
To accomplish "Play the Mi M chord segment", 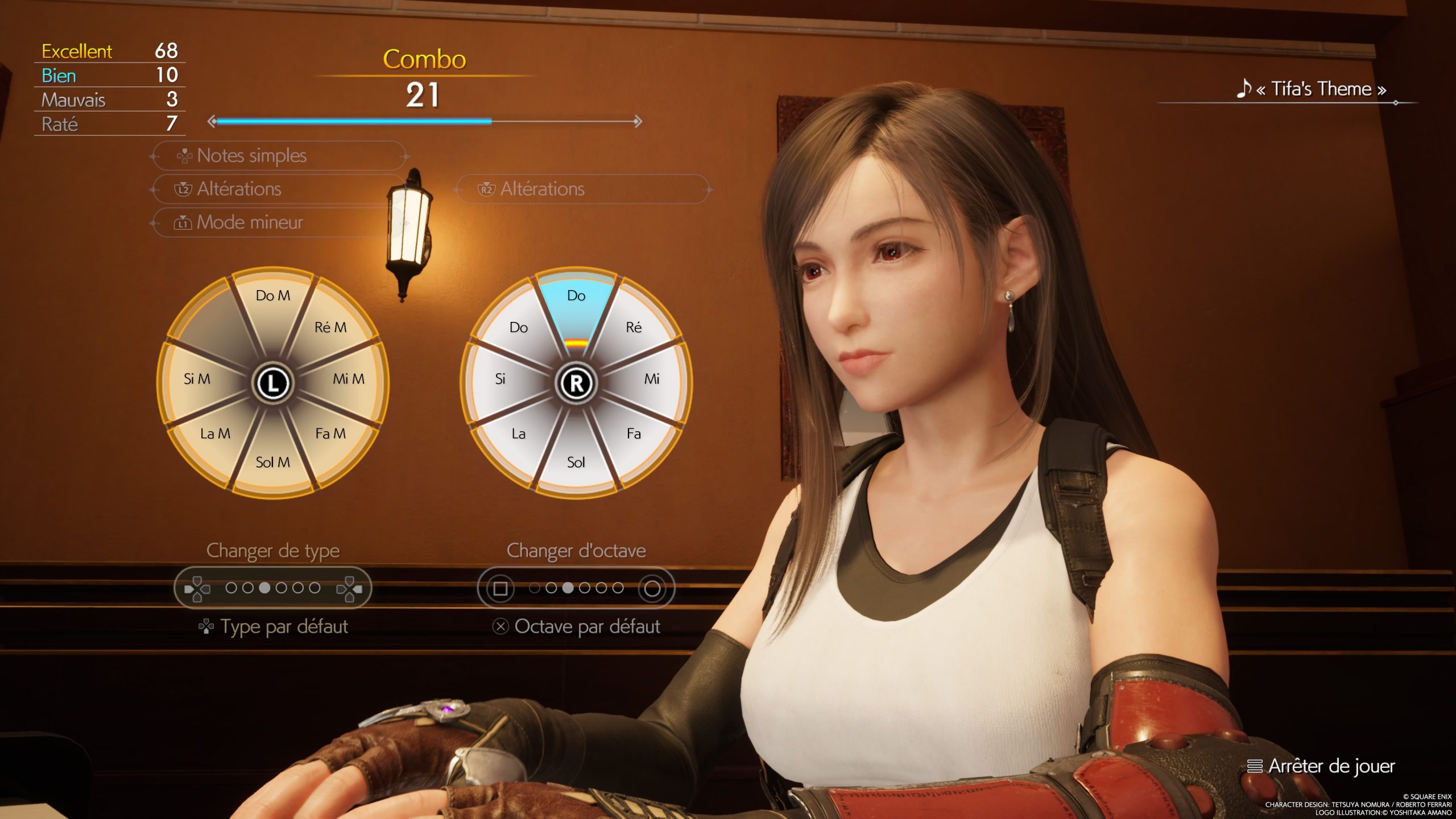I will (348, 379).
